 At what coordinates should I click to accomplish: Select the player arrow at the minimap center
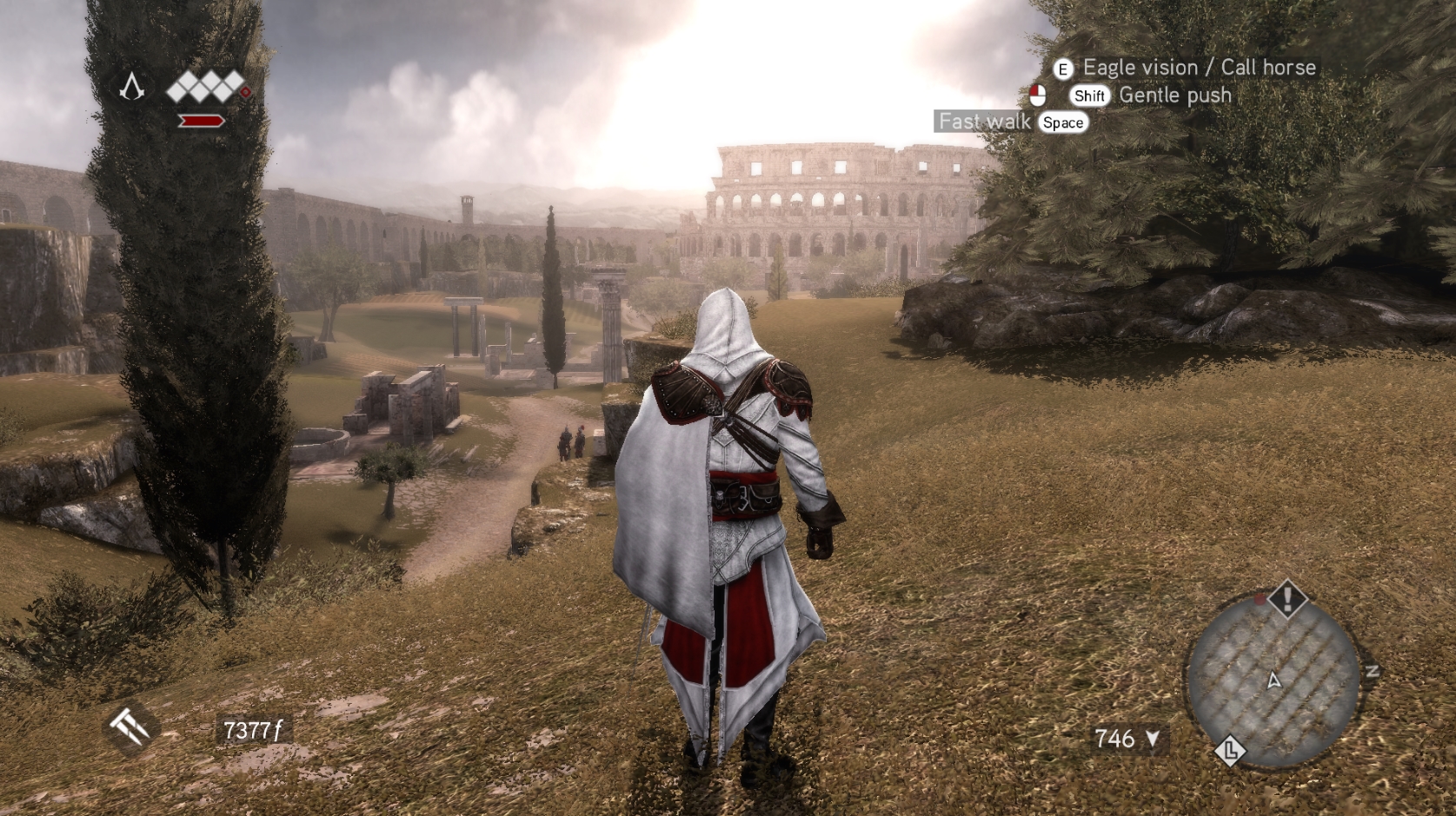(1274, 680)
